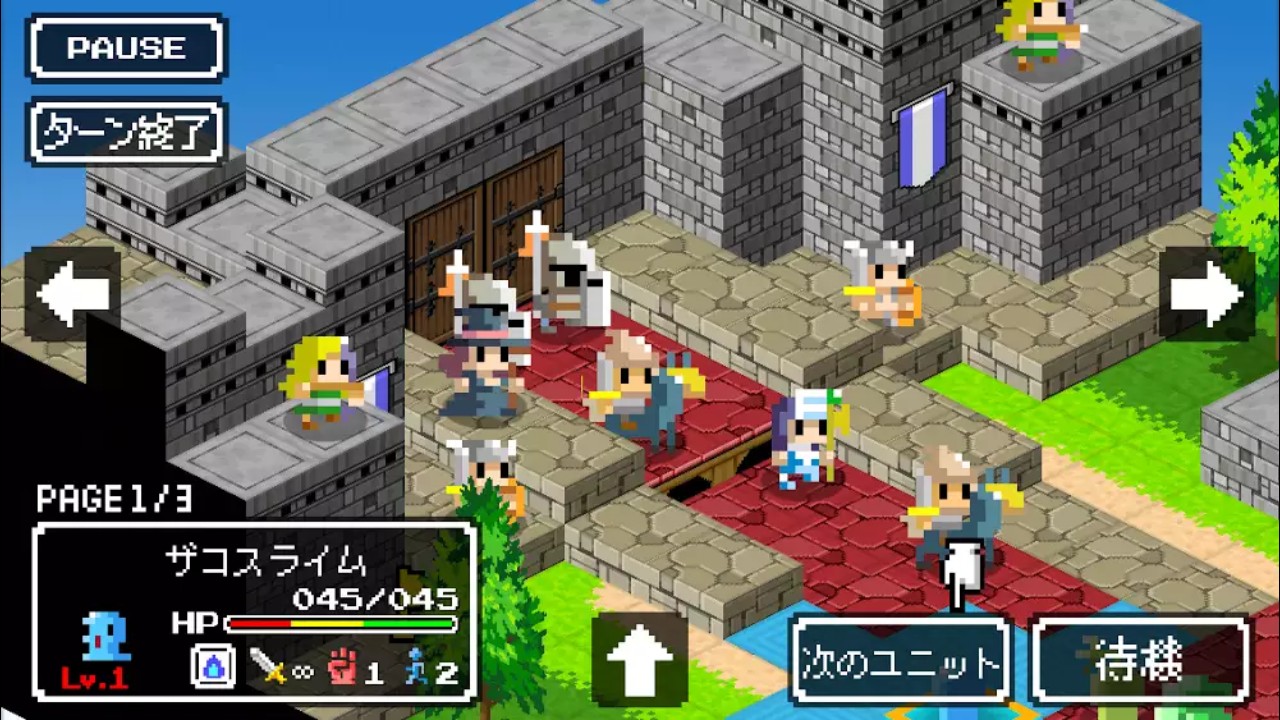Viewport: 1280px width, 720px height.
Task: Click the left arrow camera button
Action: click(73, 294)
